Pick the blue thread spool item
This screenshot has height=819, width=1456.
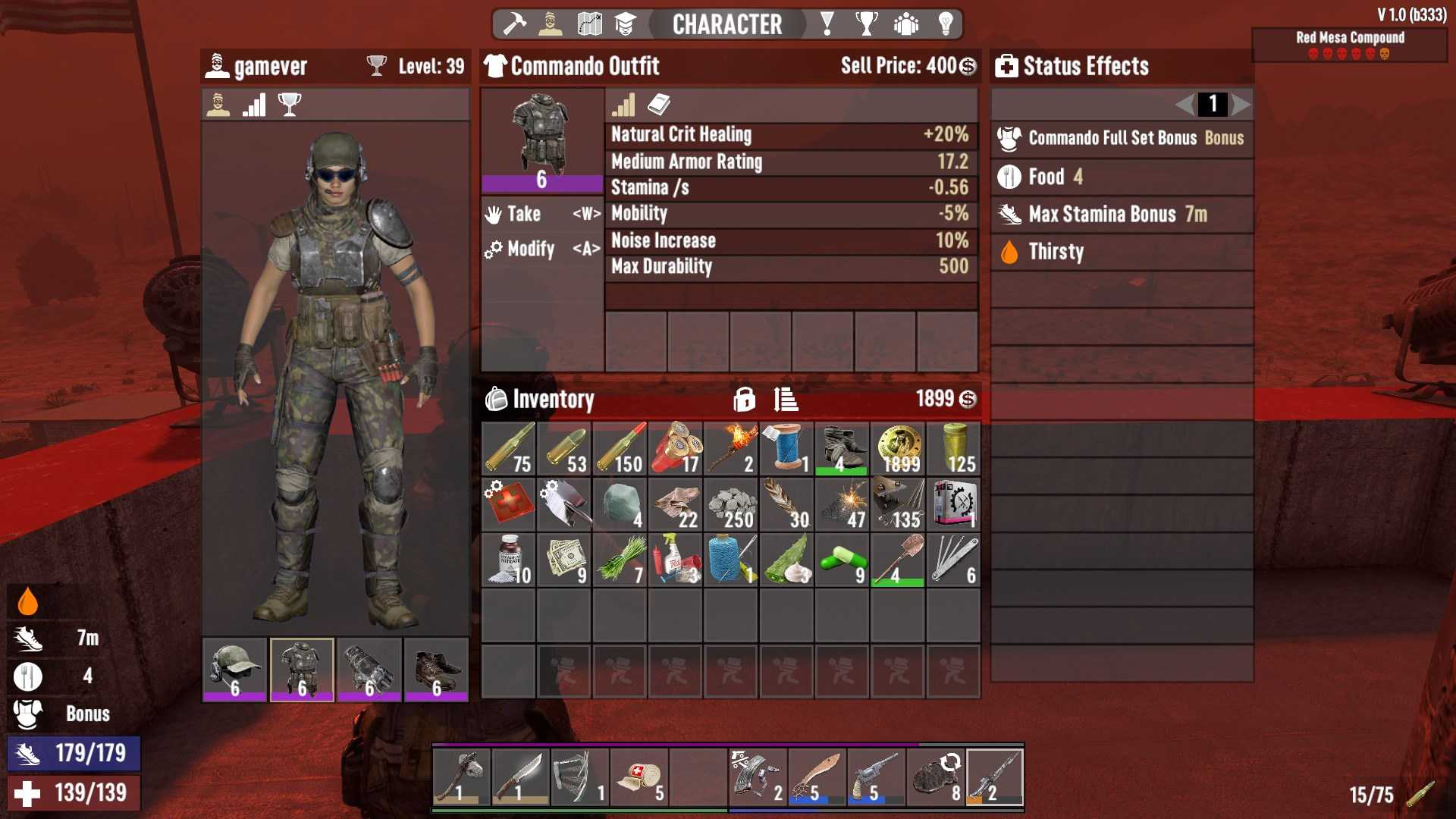pos(786,449)
